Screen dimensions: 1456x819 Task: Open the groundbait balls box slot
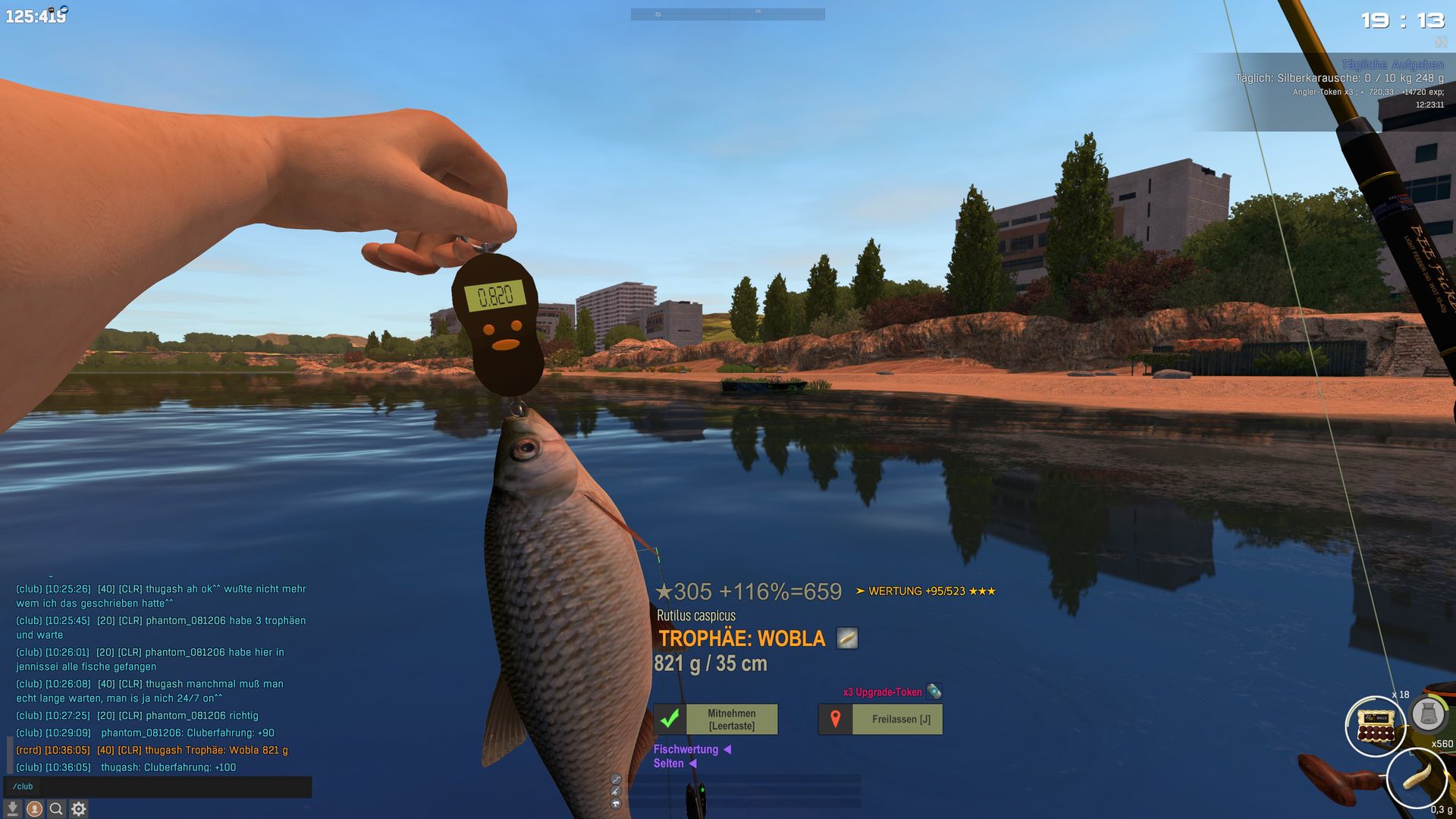pos(1375,726)
